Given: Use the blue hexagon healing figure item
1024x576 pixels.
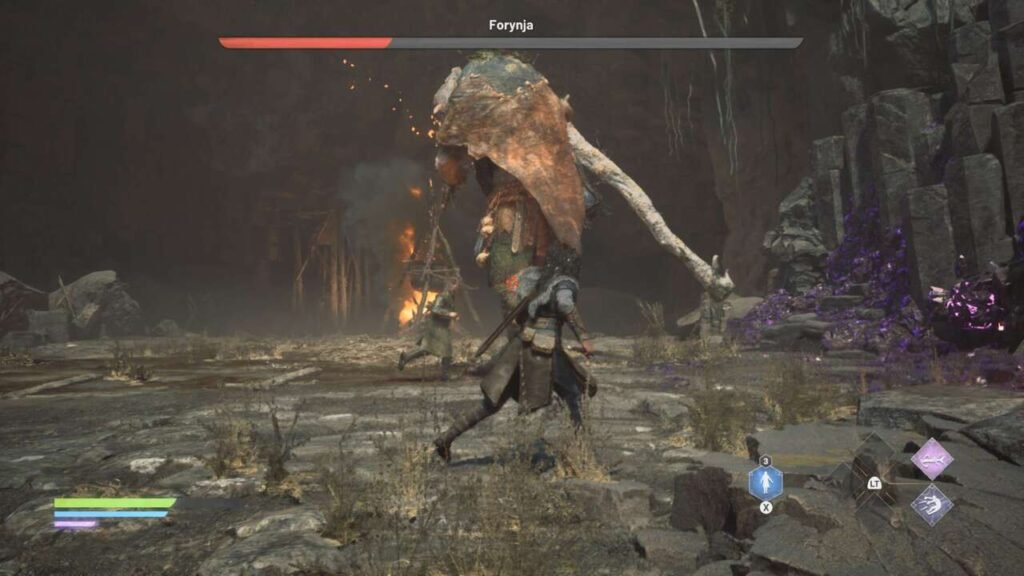Looking at the screenshot, I should (765, 483).
